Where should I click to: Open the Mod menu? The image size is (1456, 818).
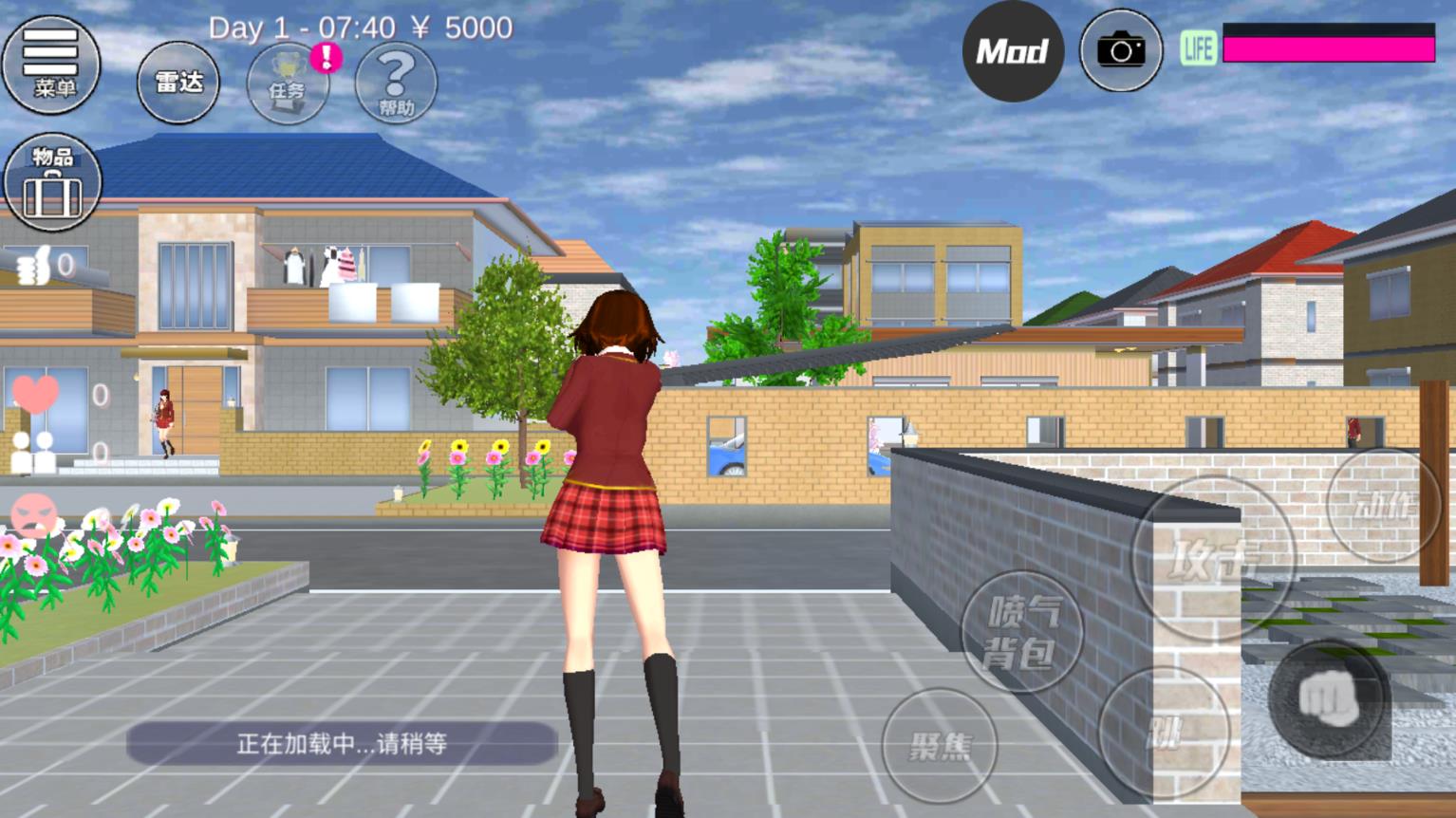coord(1013,51)
